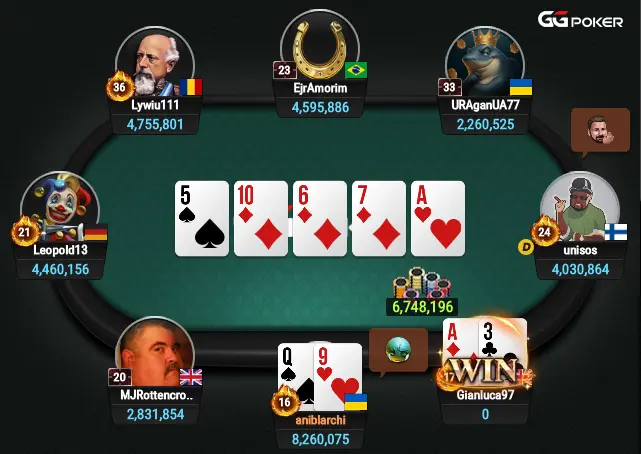Select Gianluca97's name plate
Image resolution: width=641 pixels, height=454 pixels.
tap(483, 395)
